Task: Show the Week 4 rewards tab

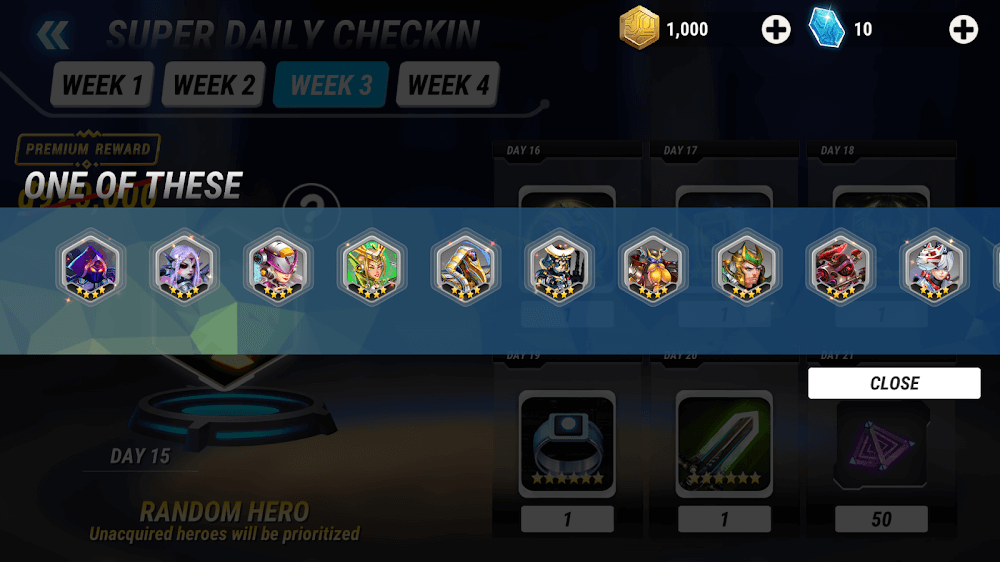Action: (448, 85)
